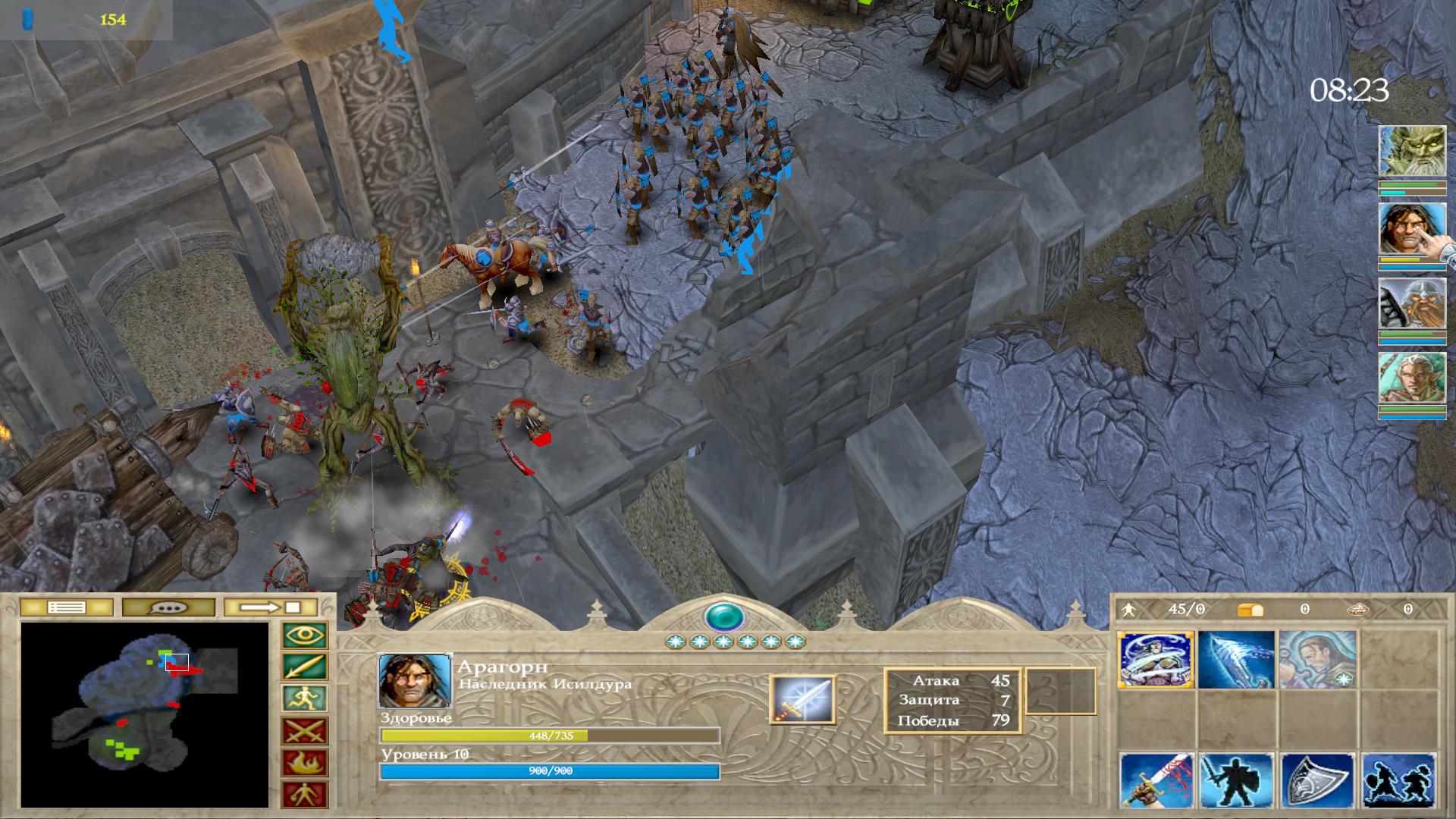This screenshot has height=819, width=1456.
Task: Select the bloody sword command icon
Action: tap(1156, 781)
